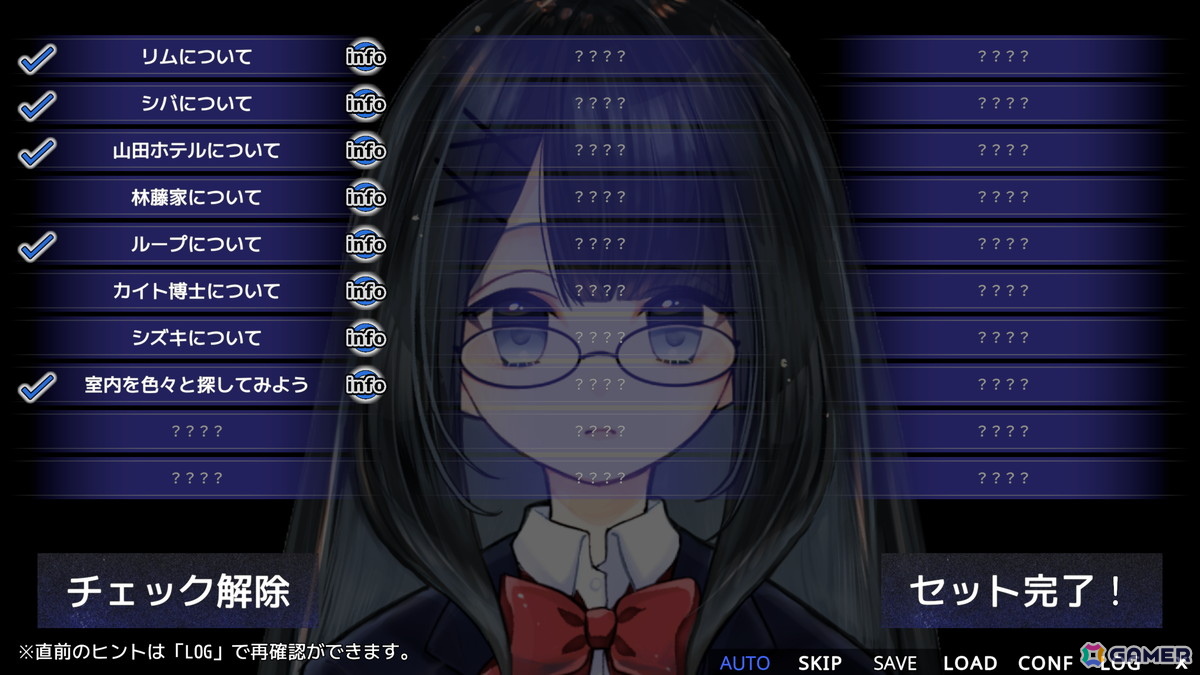Show info for カイト博士について
This screenshot has height=675, width=1200.
366,292
